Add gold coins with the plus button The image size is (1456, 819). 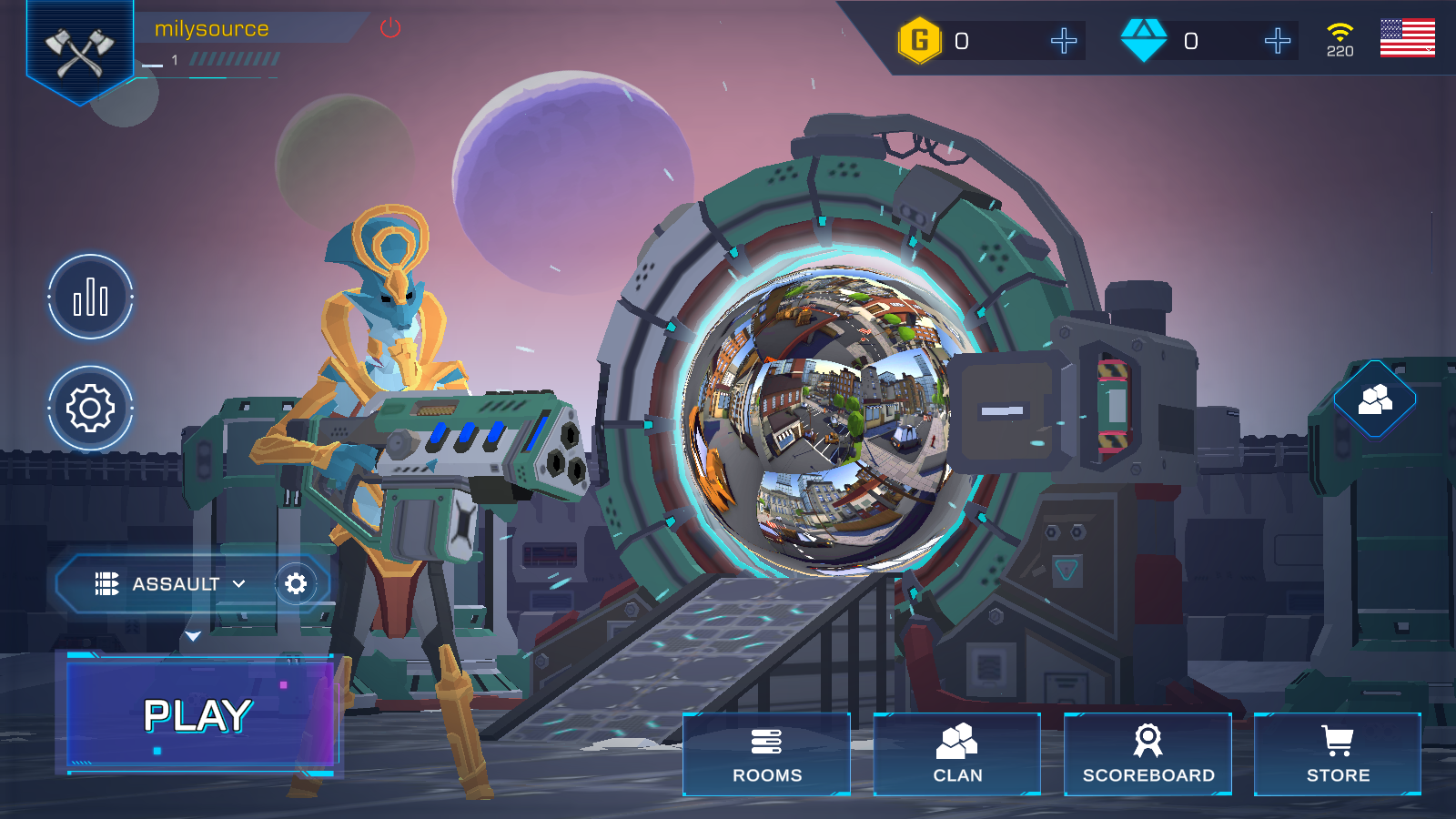click(x=1063, y=41)
